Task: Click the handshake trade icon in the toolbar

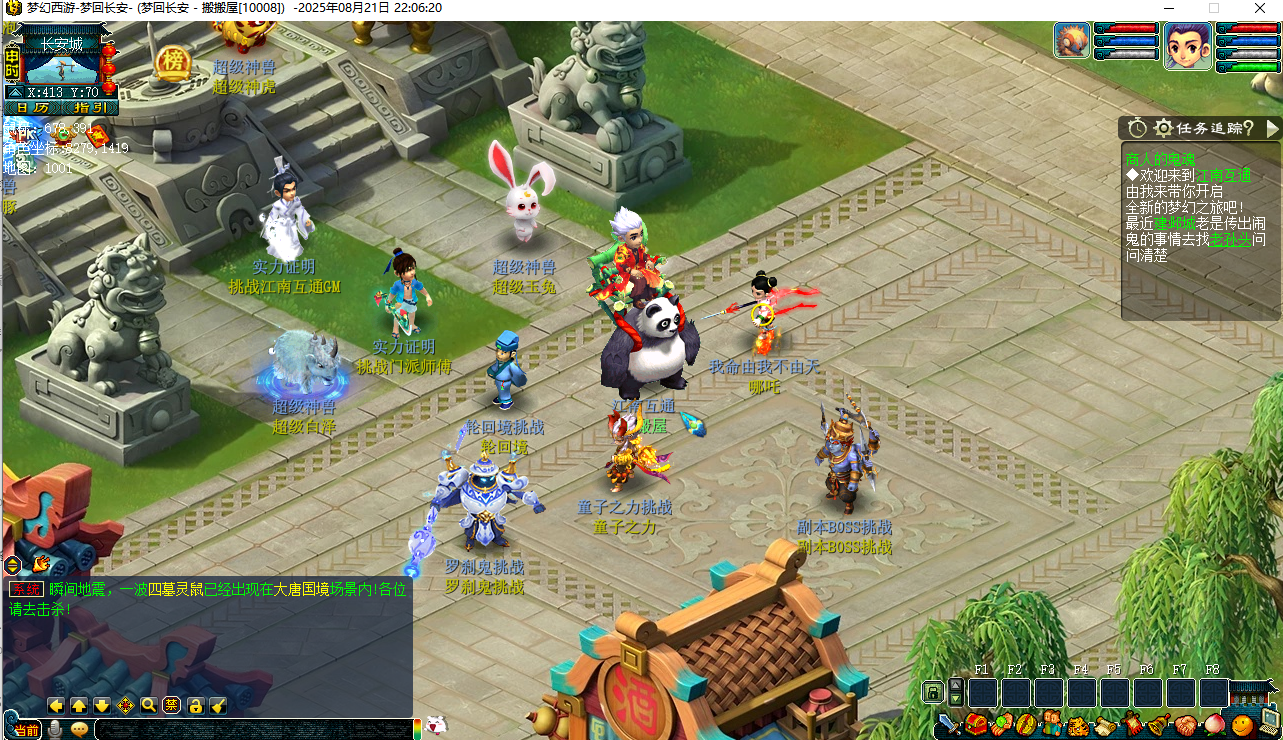Action: pyautogui.click(x=1186, y=726)
